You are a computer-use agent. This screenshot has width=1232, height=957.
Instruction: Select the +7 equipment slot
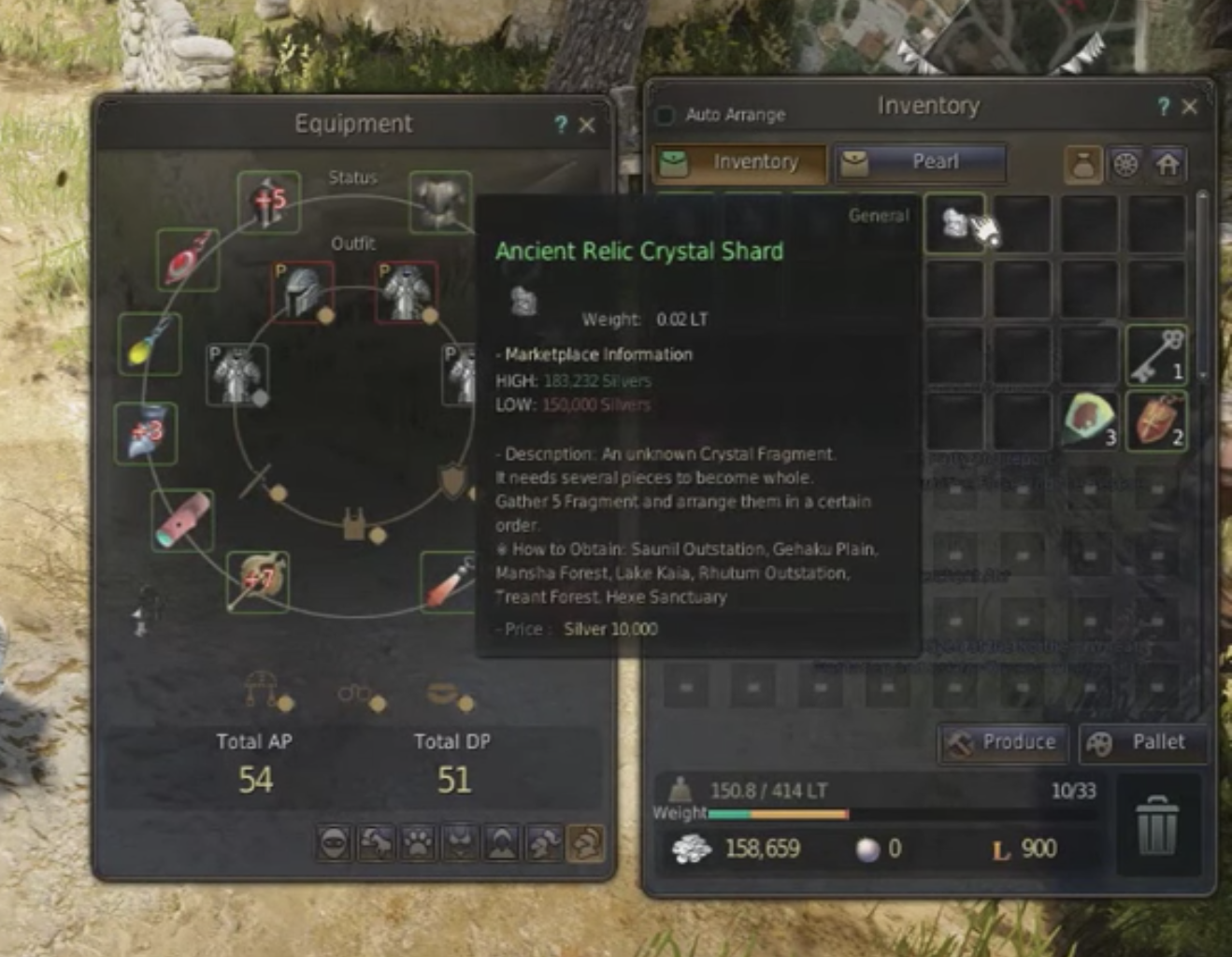point(257,581)
